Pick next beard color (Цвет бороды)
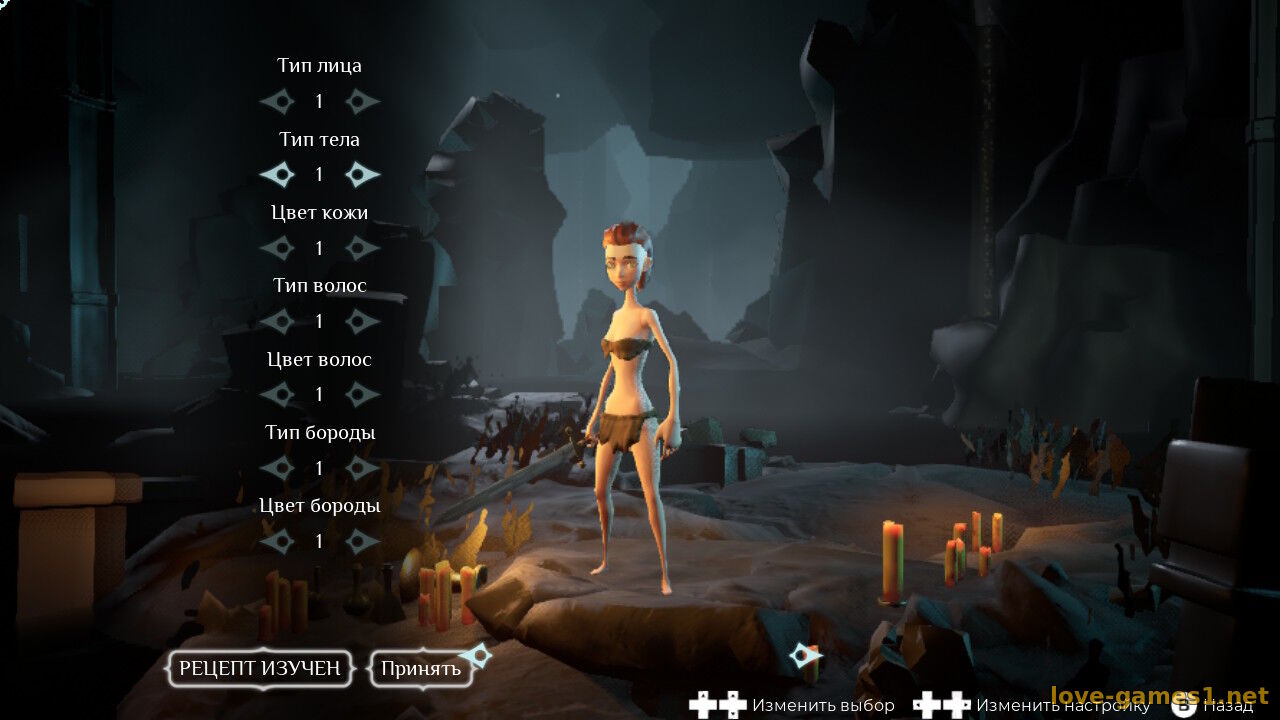The image size is (1280, 720). [362, 541]
